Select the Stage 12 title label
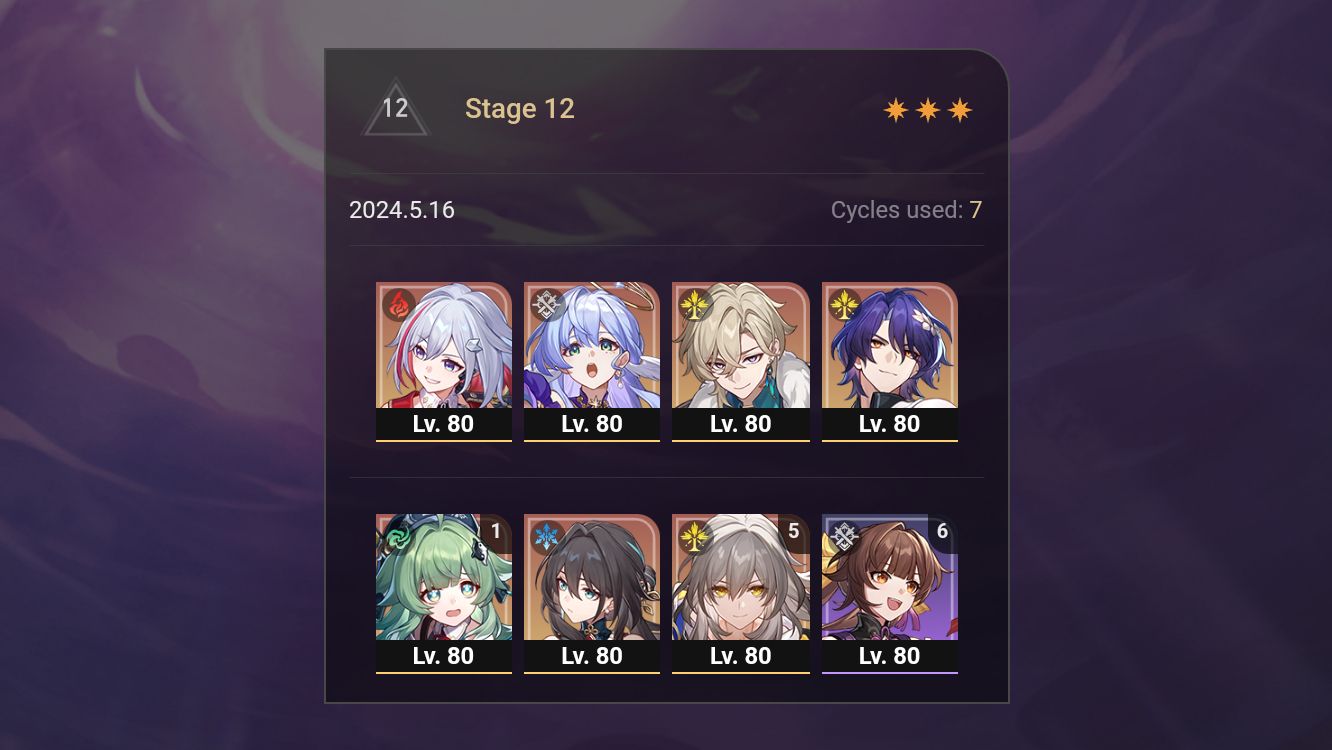The height and width of the screenshot is (750, 1332). (x=520, y=108)
